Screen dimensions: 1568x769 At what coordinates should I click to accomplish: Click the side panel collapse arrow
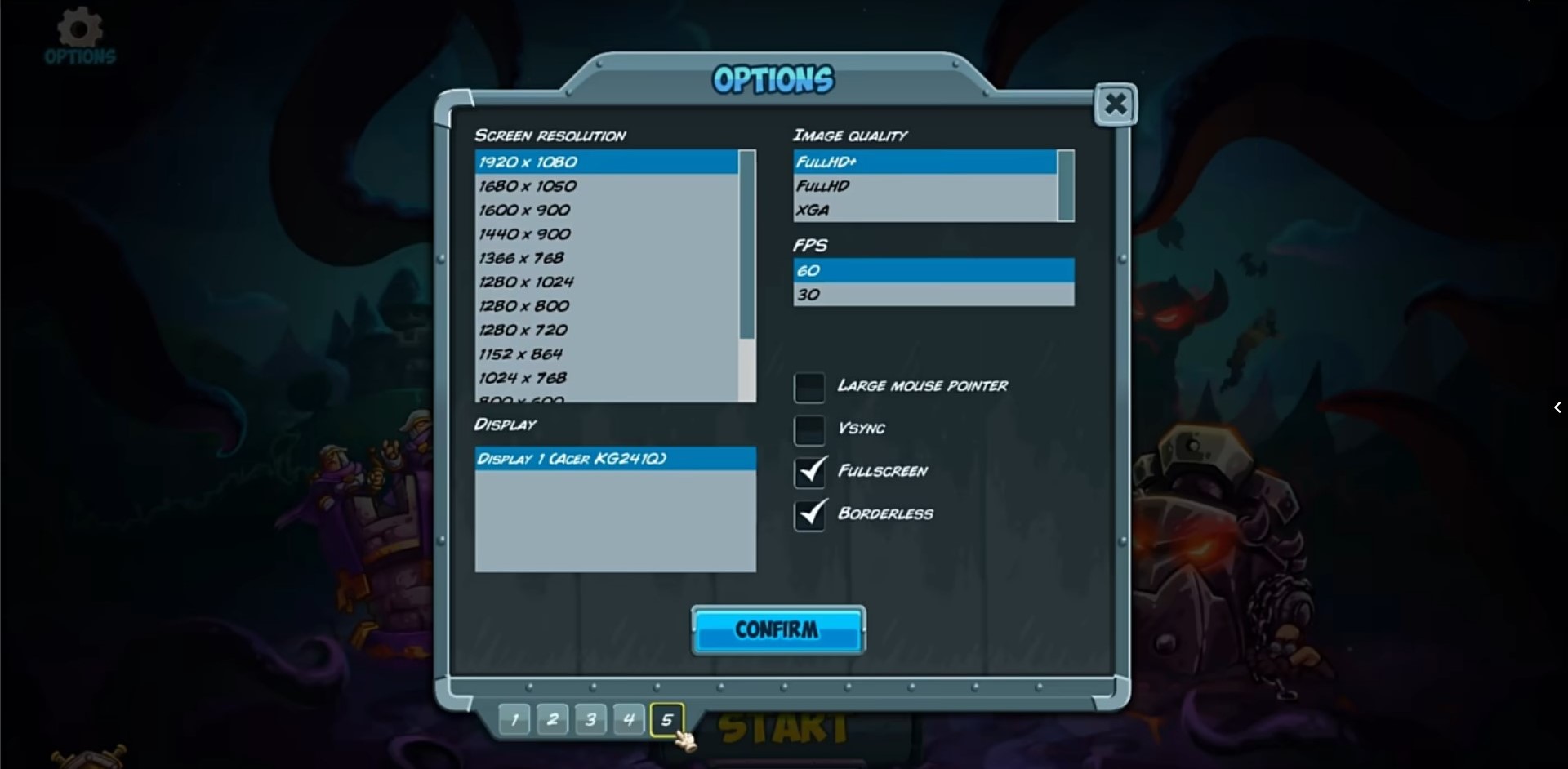1557,407
